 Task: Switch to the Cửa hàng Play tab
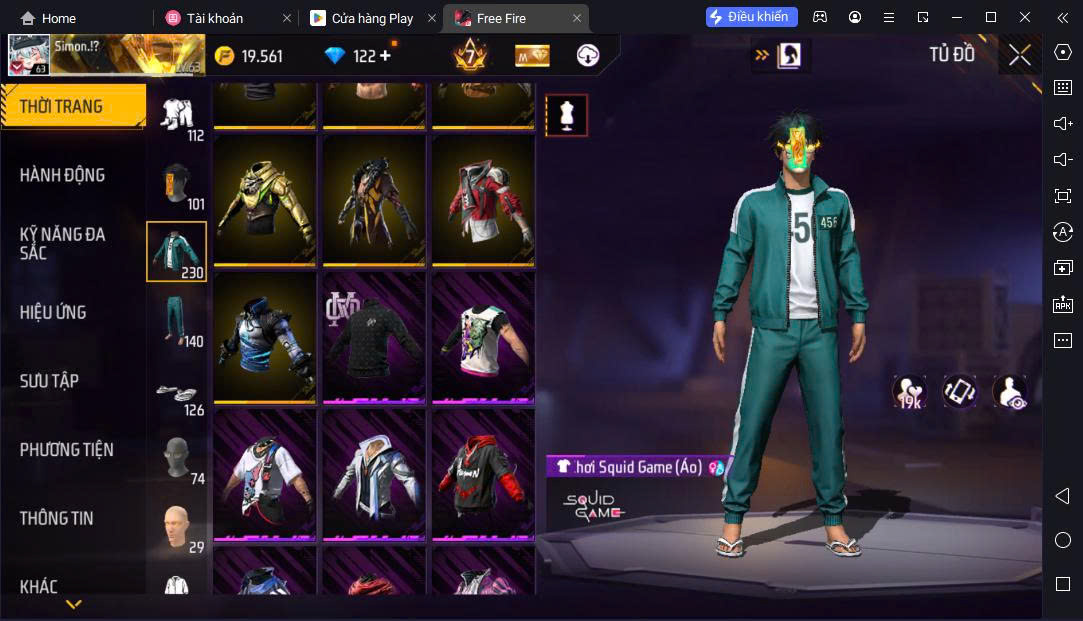click(x=372, y=18)
